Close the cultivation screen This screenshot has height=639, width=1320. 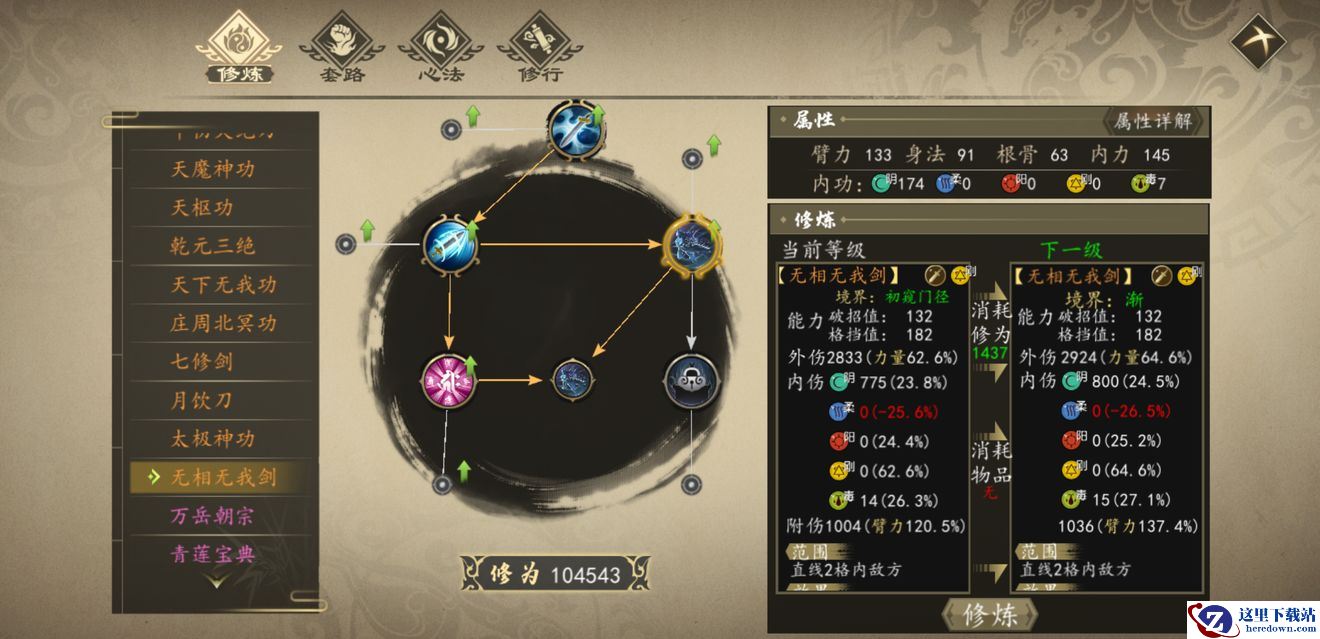point(1257,40)
